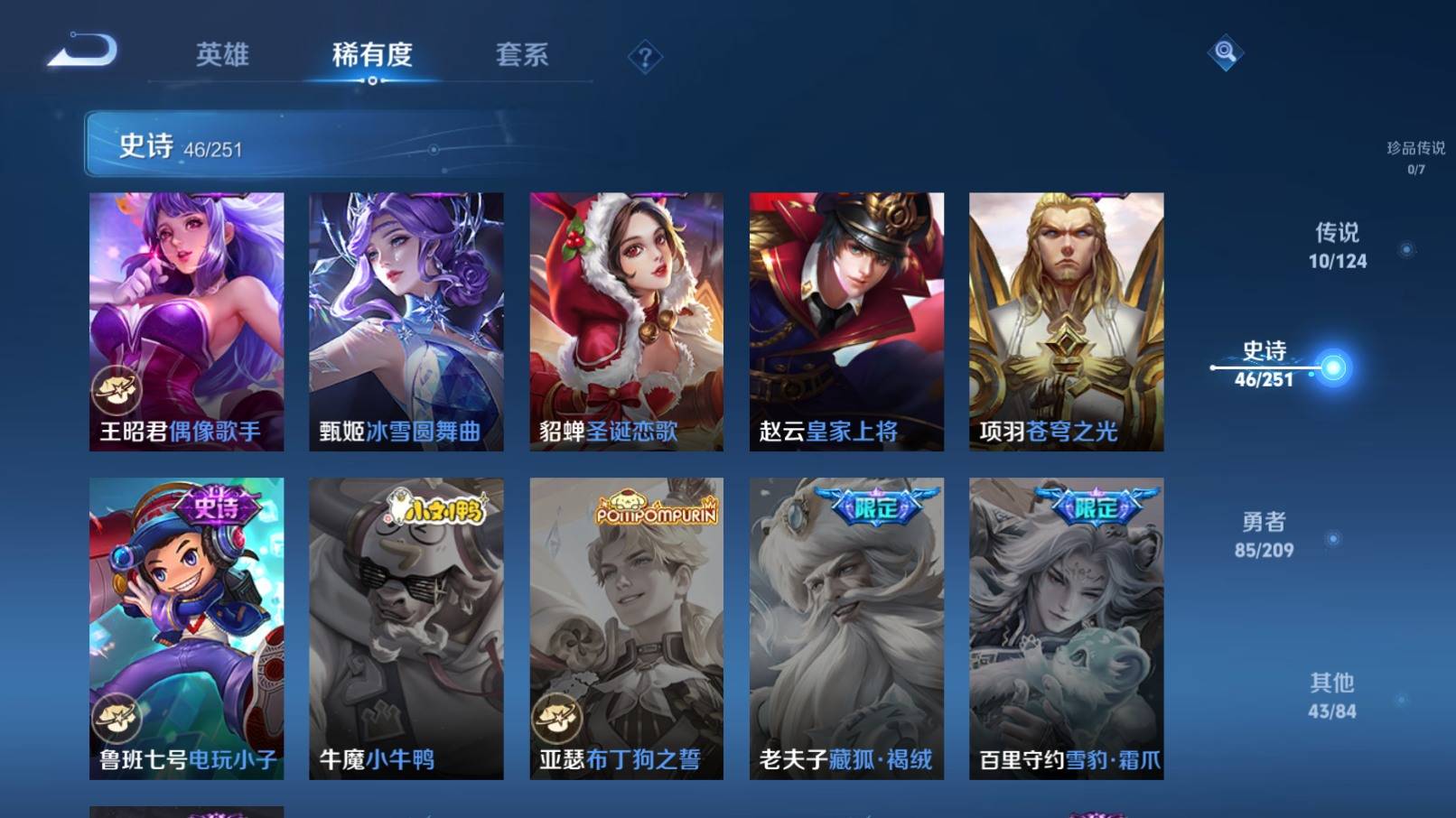Open the search with the magnifier icon
The height and width of the screenshot is (818, 1456).
pos(1226,54)
